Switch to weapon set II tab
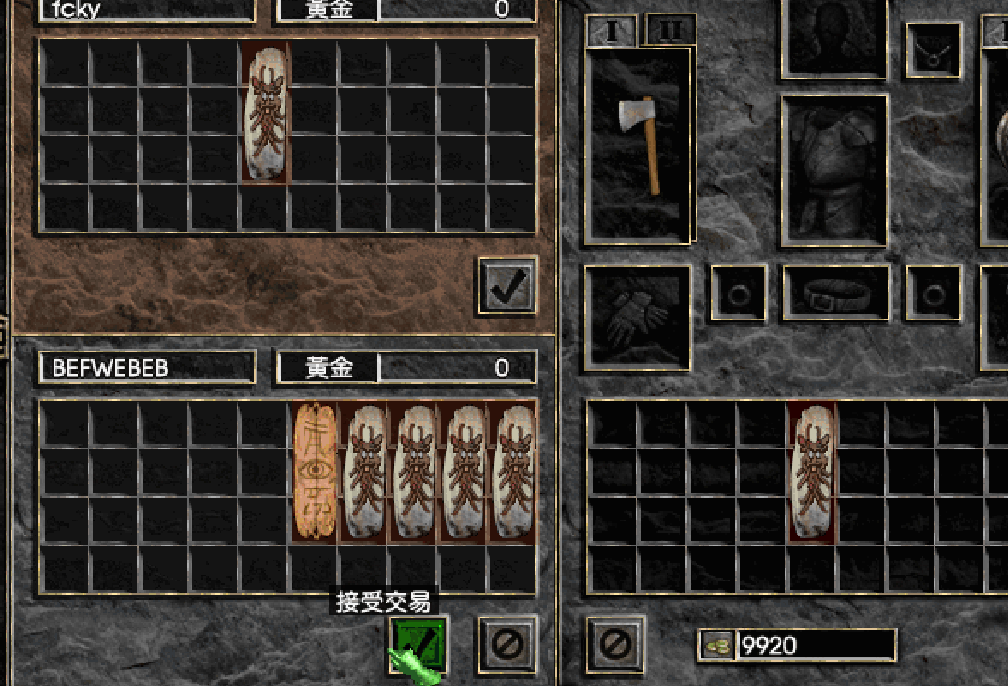The width and height of the screenshot is (1008, 686). pyautogui.click(x=670, y=30)
